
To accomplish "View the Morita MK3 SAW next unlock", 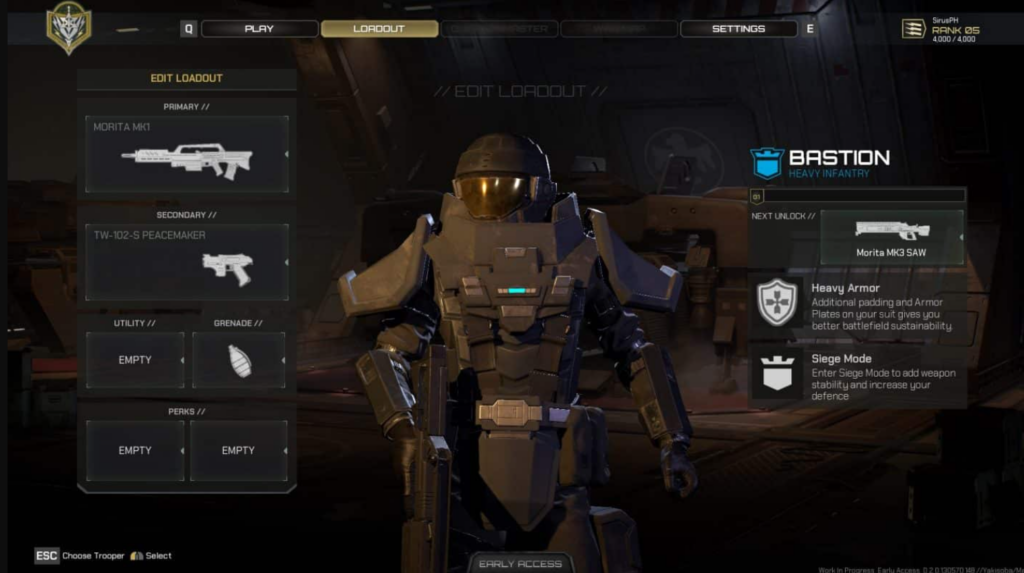I will (x=891, y=237).
